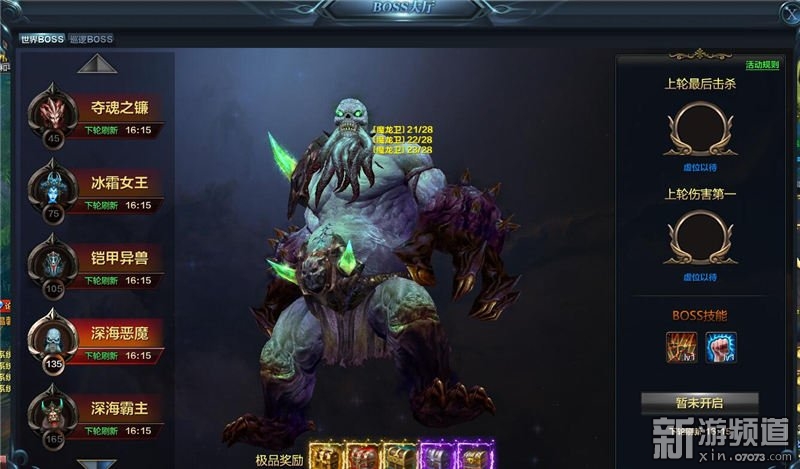This screenshot has width=800, height=469.
Task: Open the second BOSS tab beside 世界BOSS
Action: (x=91, y=39)
